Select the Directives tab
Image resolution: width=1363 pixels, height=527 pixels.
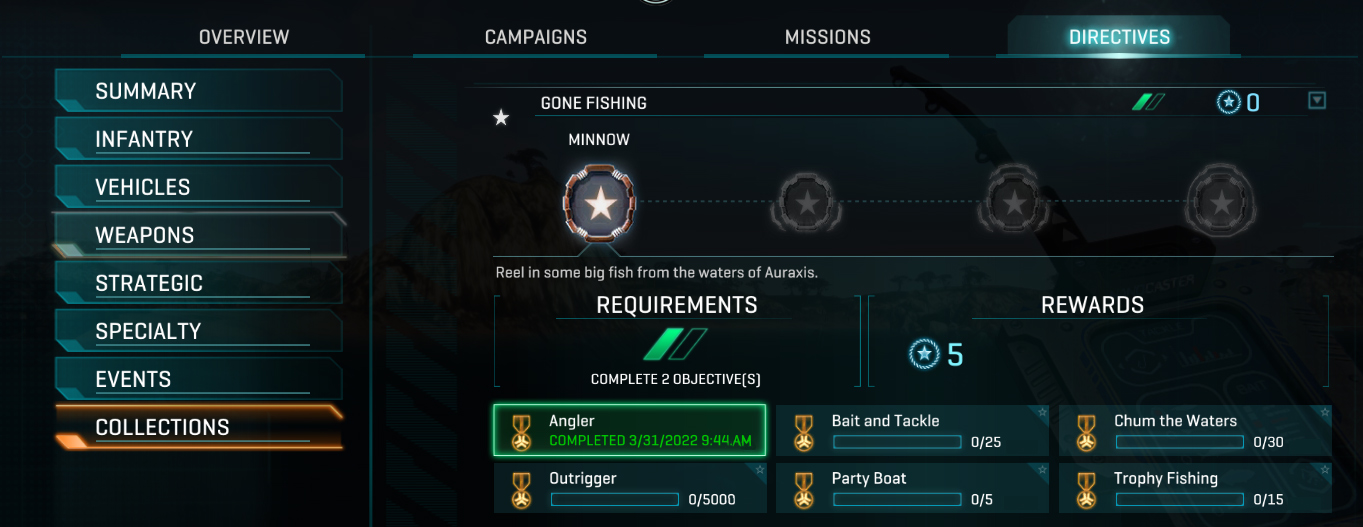[x=1119, y=37]
